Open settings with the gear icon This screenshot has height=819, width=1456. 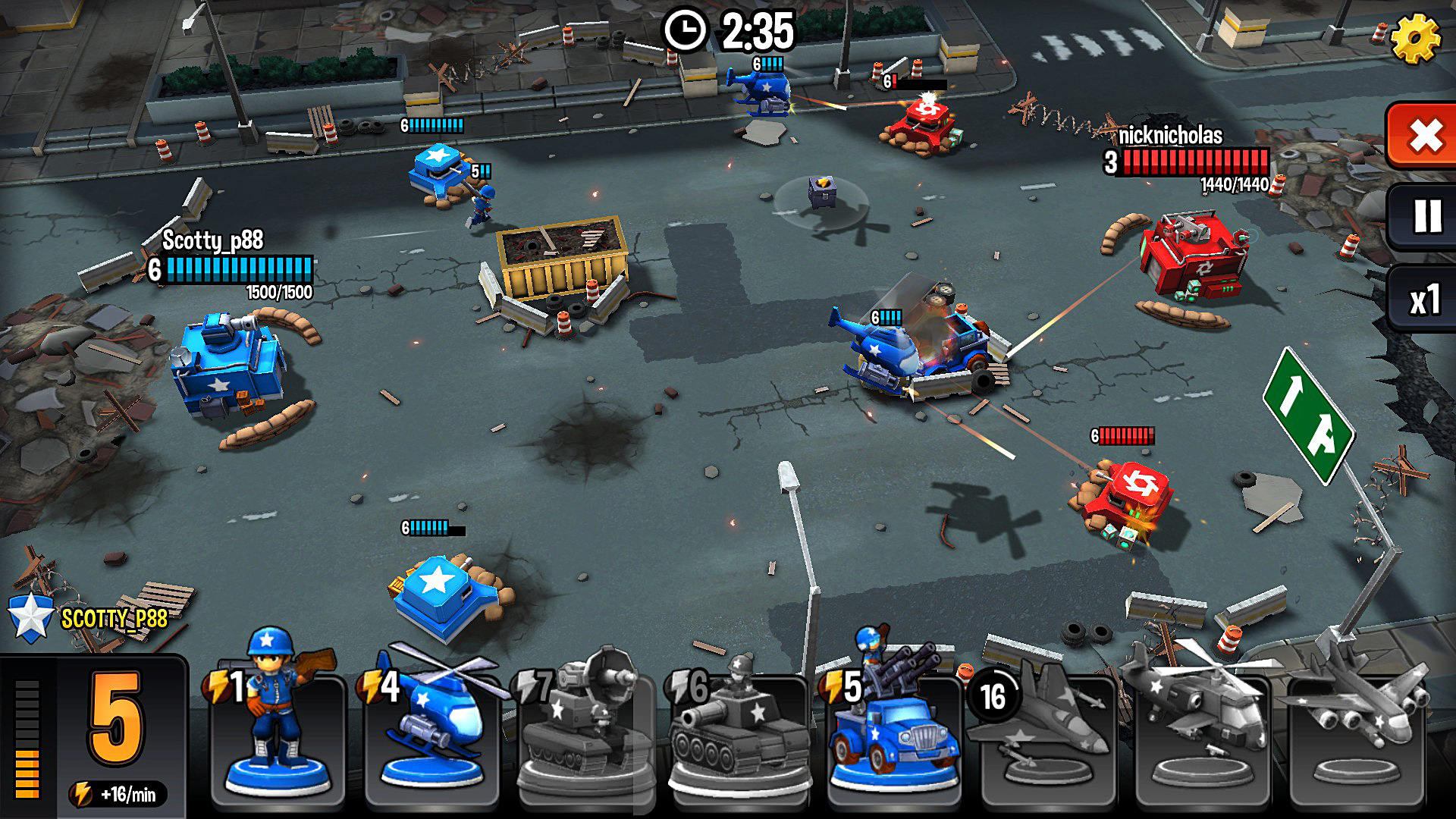(1415, 39)
